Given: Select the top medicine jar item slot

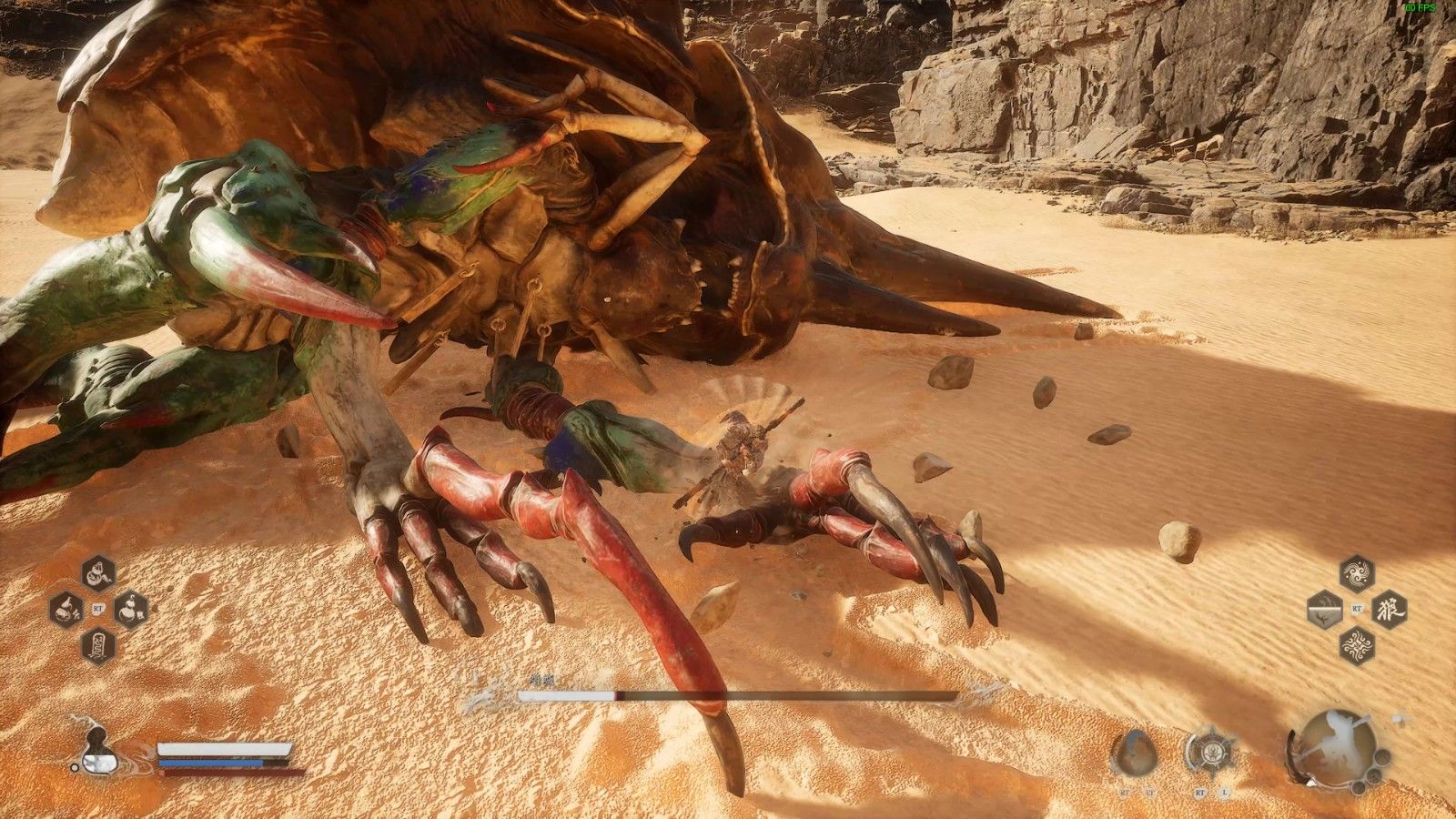Looking at the screenshot, I should click(x=97, y=573).
